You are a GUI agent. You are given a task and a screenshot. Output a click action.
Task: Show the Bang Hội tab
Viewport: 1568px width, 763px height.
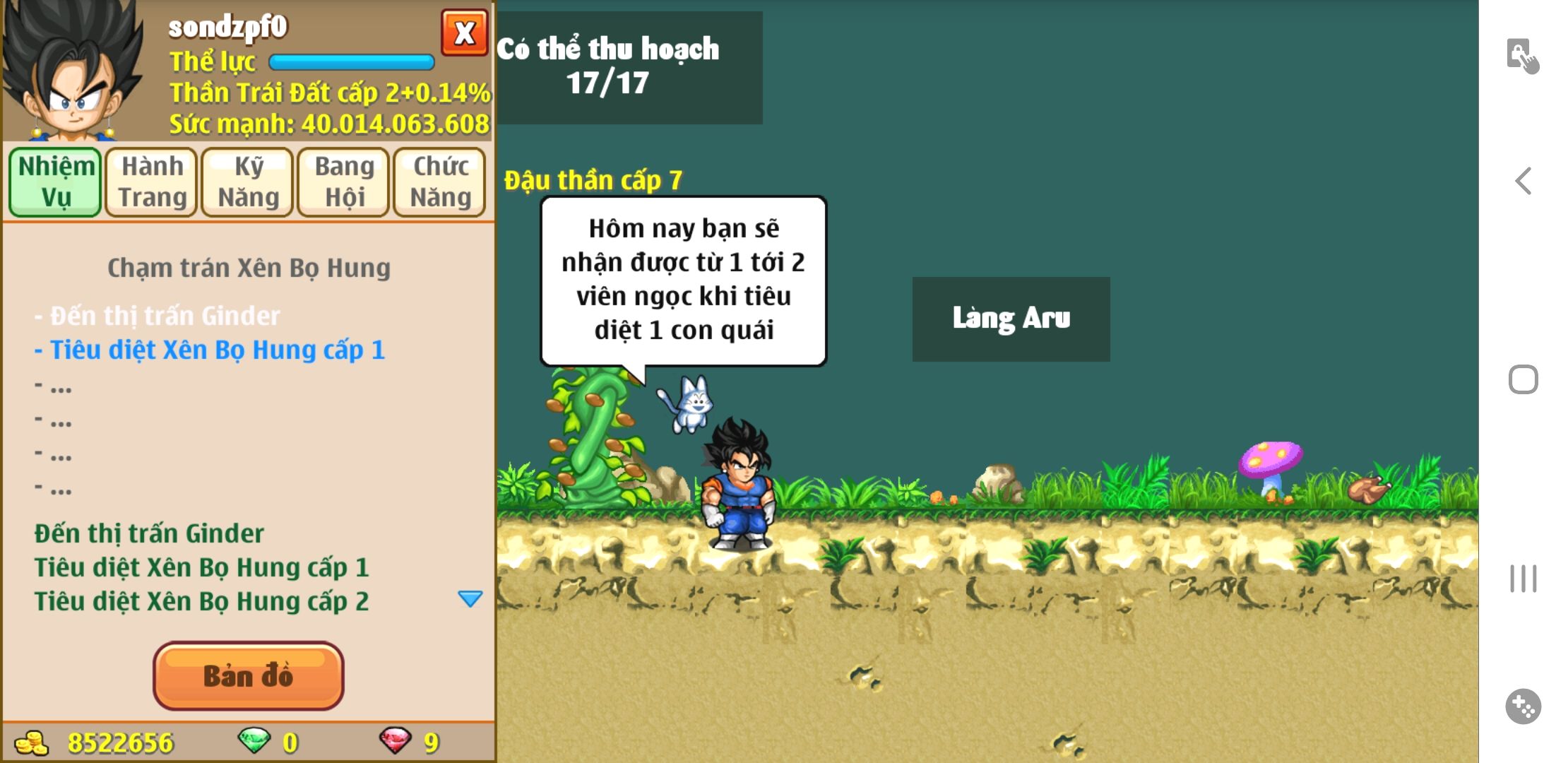click(344, 182)
